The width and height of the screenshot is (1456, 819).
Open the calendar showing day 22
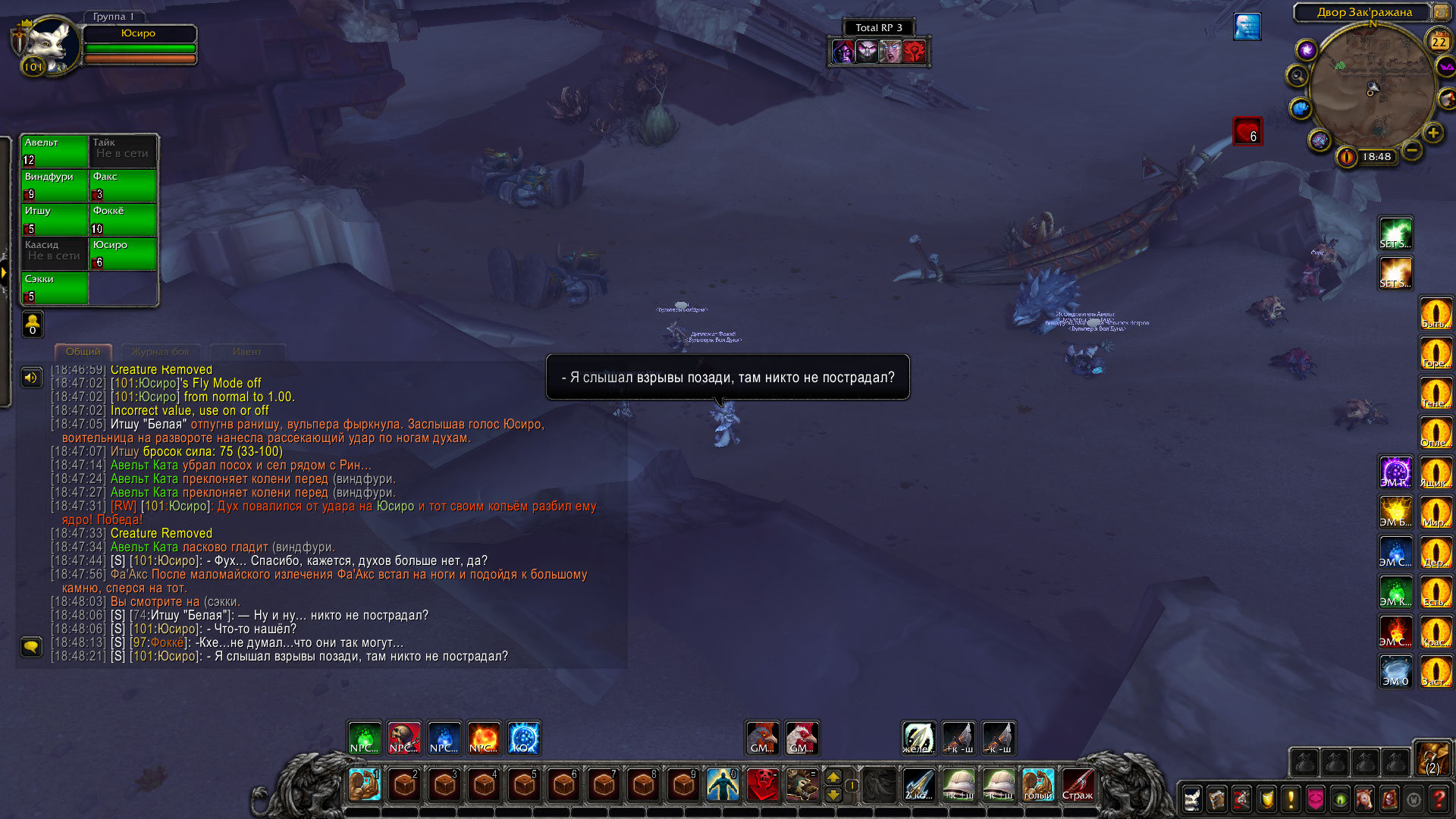pos(1439,42)
